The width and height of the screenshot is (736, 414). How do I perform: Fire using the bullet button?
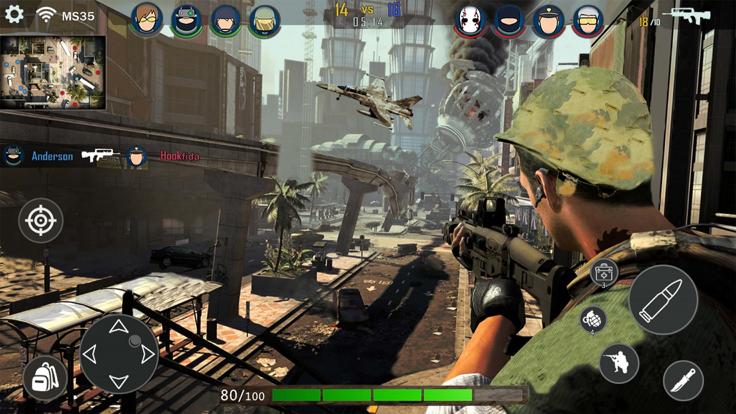tap(663, 299)
